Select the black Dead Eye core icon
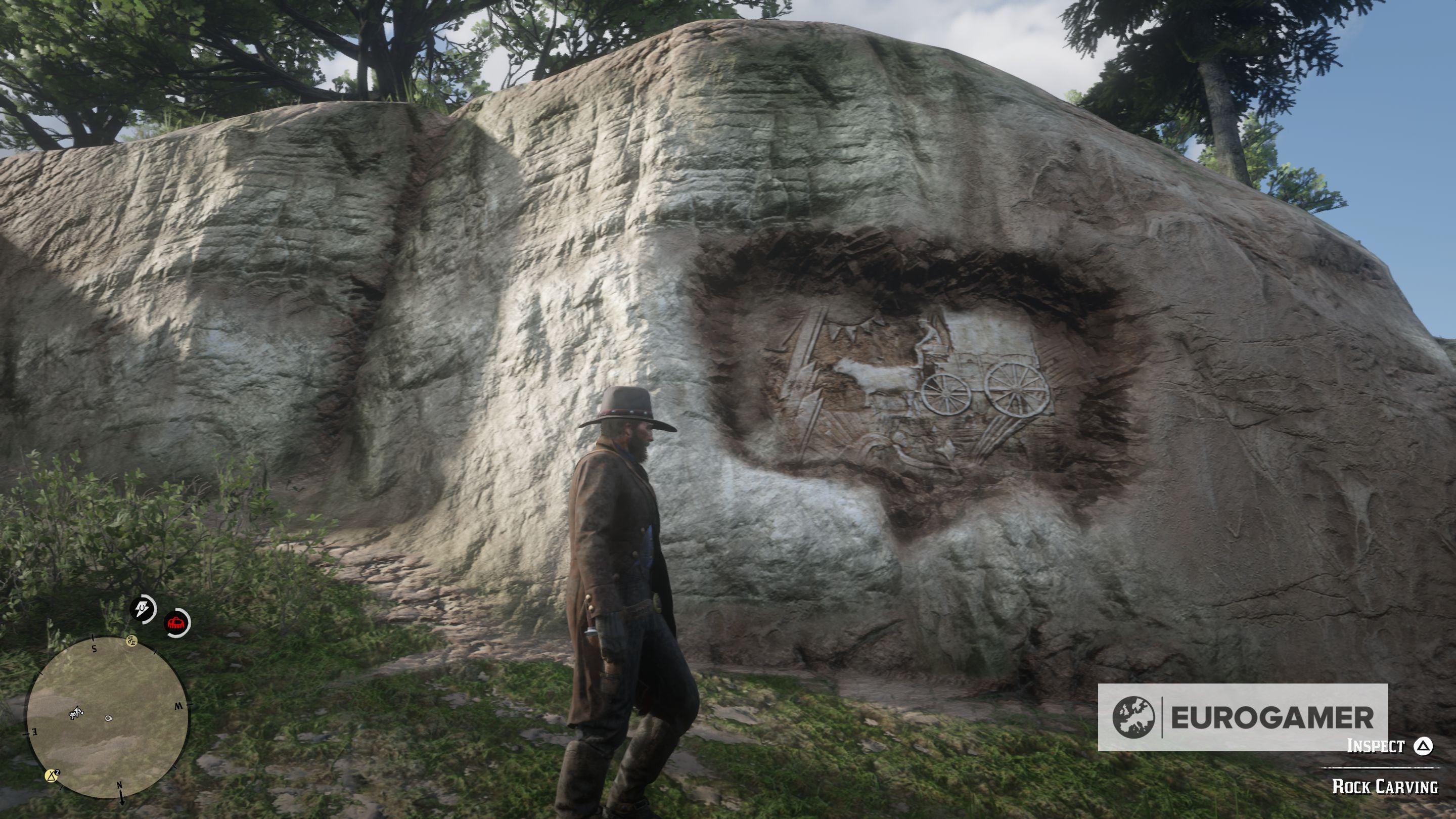Image resolution: width=1456 pixels, height=819 pixels. 143,608
